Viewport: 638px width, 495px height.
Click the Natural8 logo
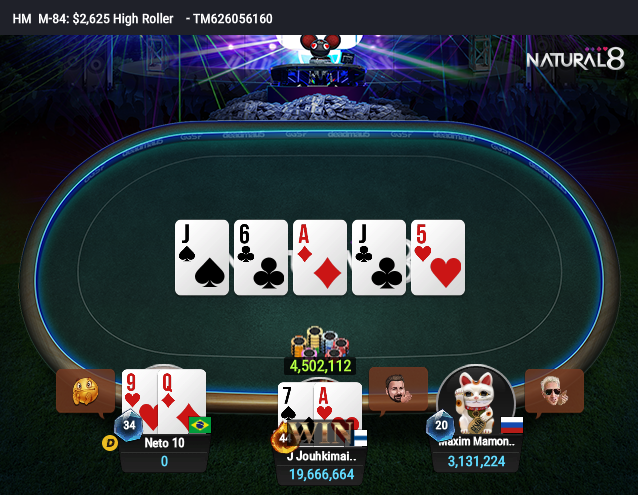click(574, 60)
